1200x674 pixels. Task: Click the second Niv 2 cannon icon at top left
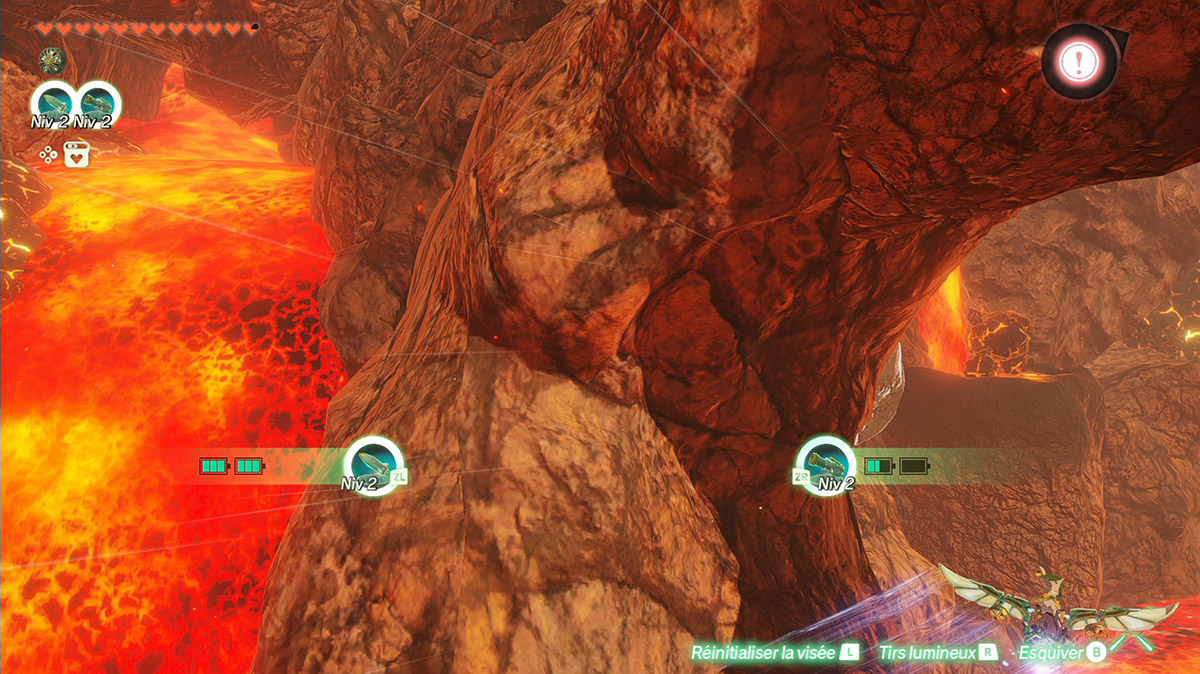97,103
